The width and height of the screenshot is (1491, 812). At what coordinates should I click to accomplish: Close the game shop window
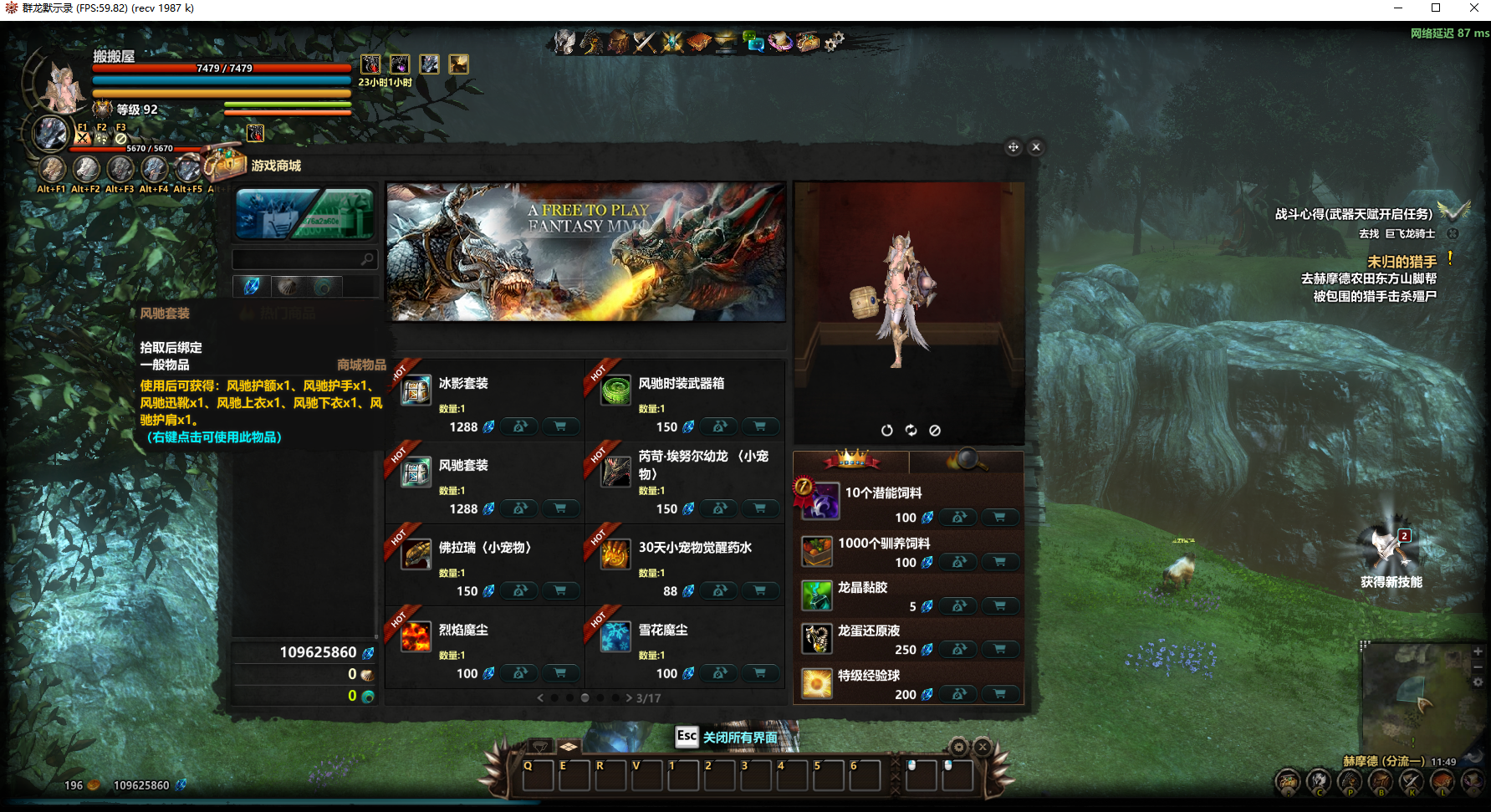tap(1036, 147)
